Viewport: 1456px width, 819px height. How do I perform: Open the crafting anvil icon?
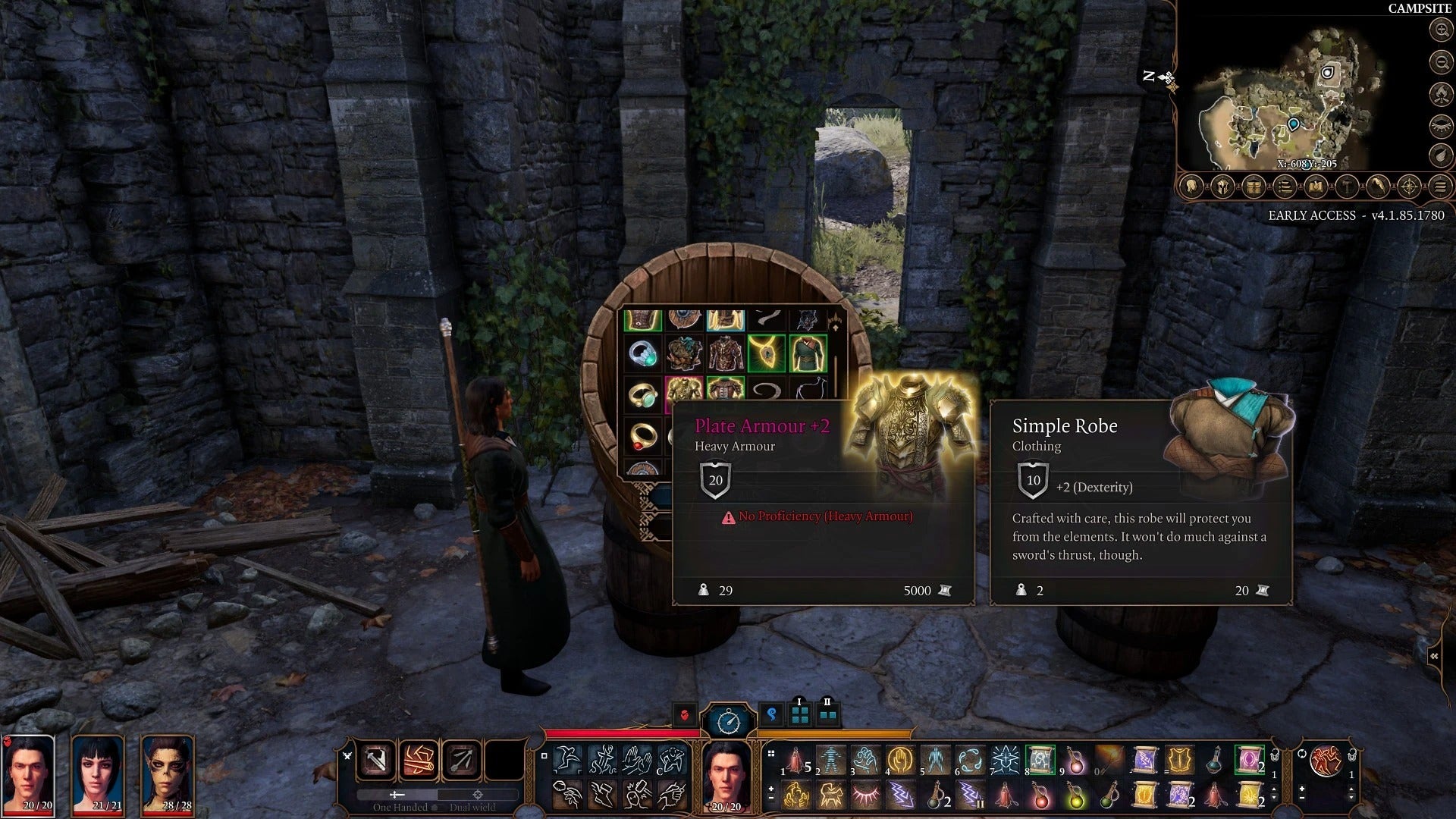click(x=1347, y=187)
